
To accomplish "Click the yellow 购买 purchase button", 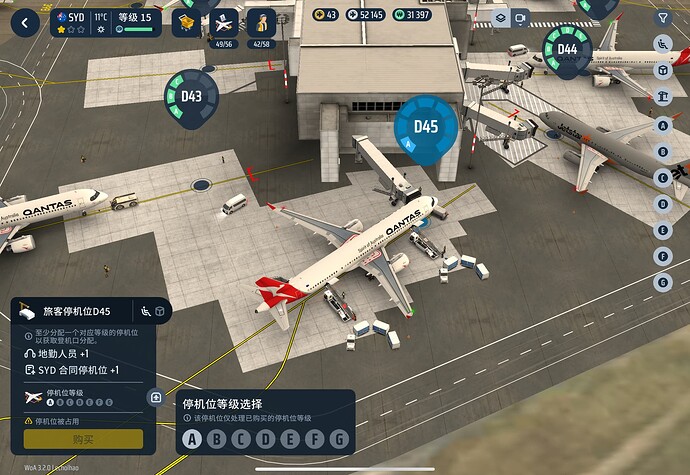I will point(84,439).
